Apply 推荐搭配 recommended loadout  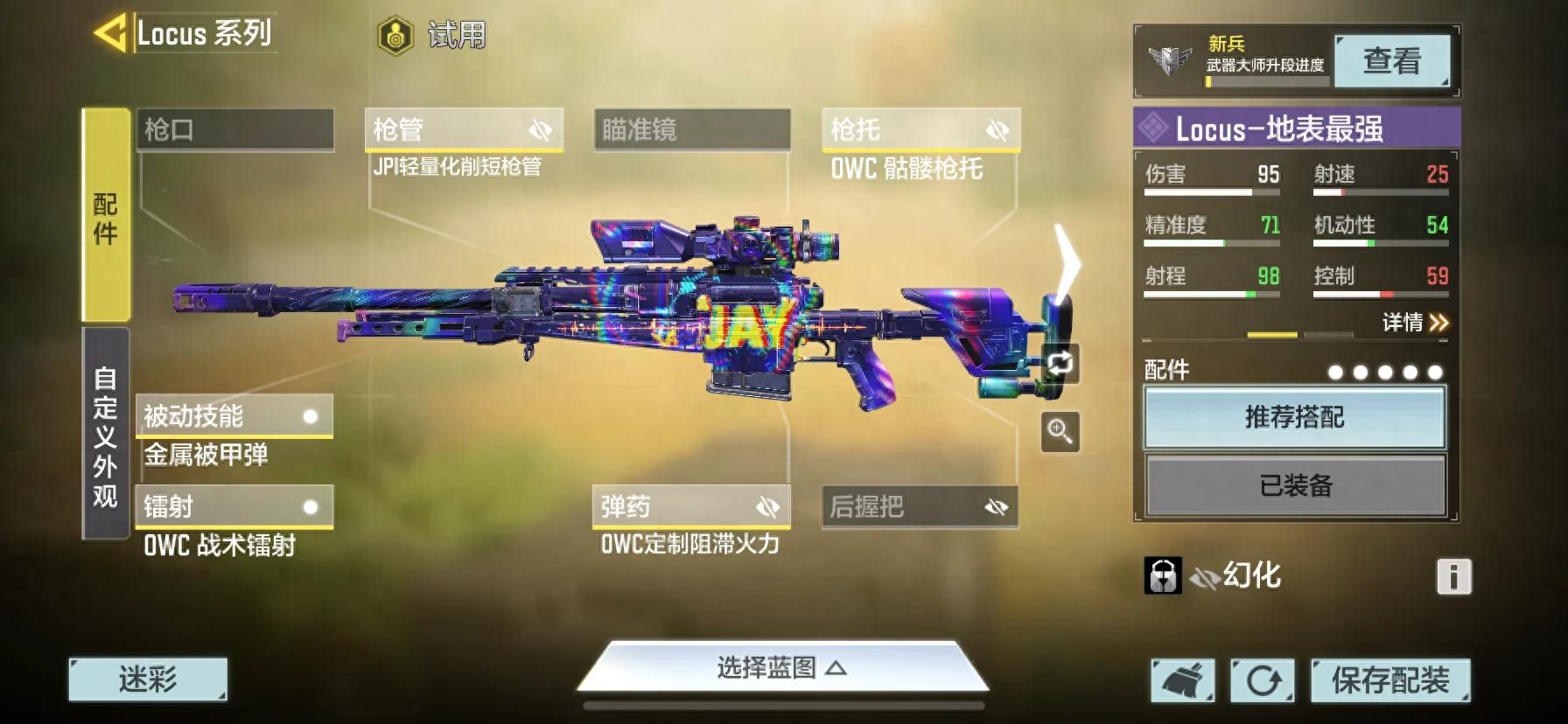[x=1294, y=417]
